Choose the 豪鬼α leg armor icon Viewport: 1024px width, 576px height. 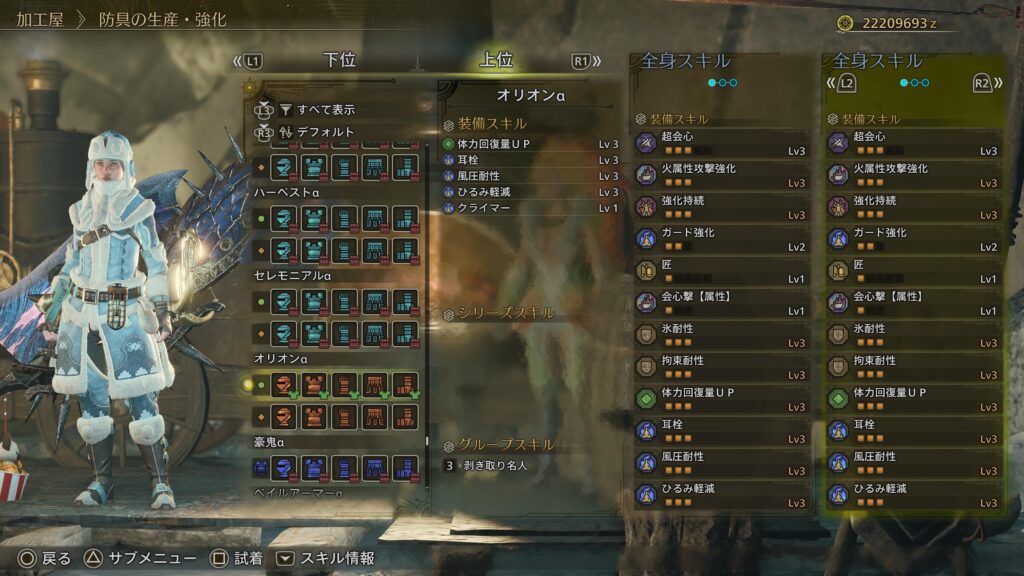click(405, 466)
